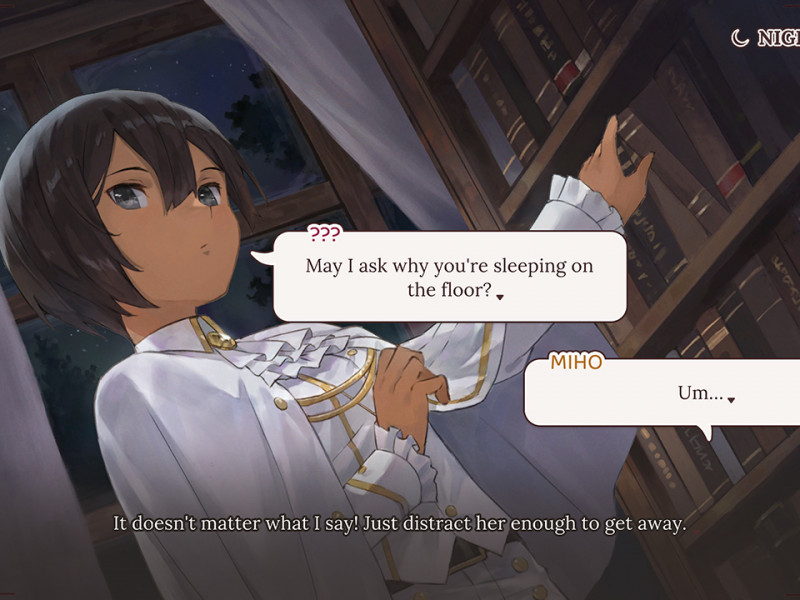The image size is (800, 600).
Task: Continue Miho's "Um..." dialogue bubble
Action: [x=731, y=399]
